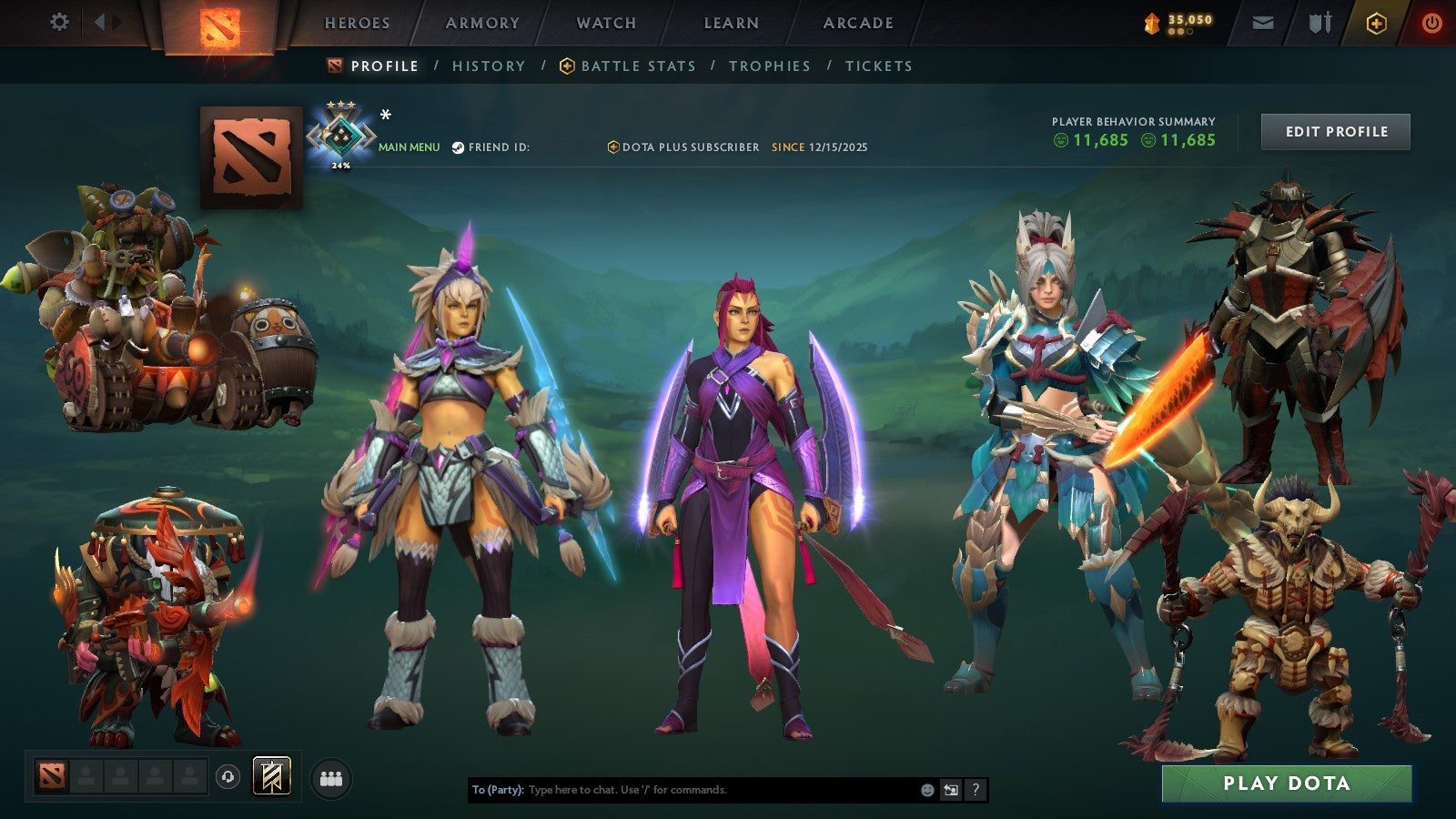Toggle the voice chat headset icon
Screen dimensions: 1456x819
coord(226,775)
